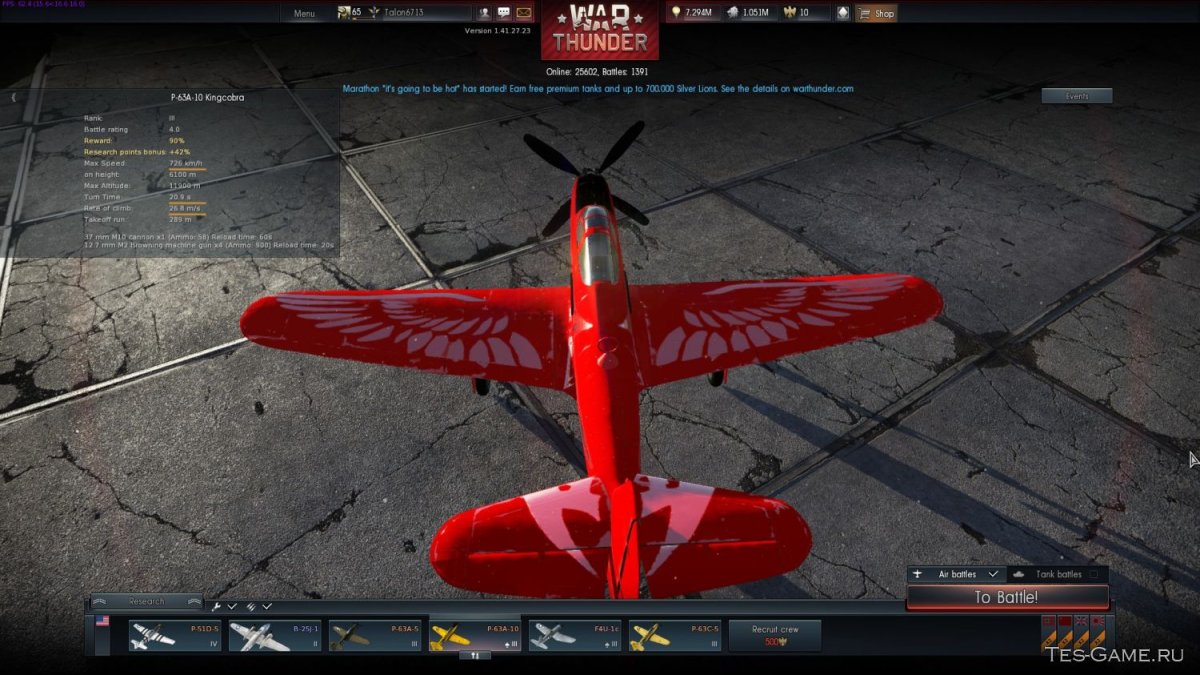Open the Shop
The height and width of the screenshot is (675, 1200).
pos(876,13)
